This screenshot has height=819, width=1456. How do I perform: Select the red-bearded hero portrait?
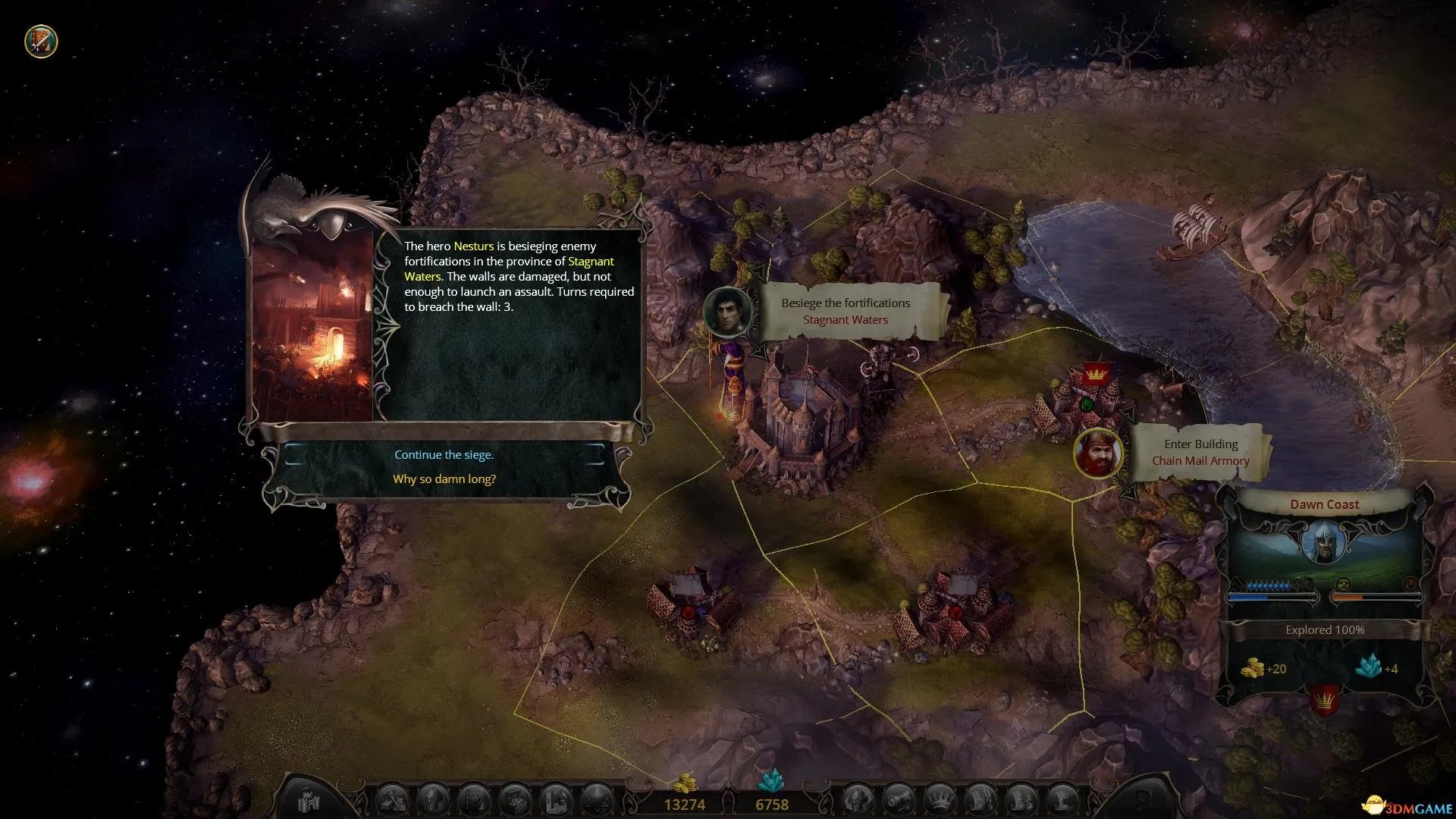1098,453
